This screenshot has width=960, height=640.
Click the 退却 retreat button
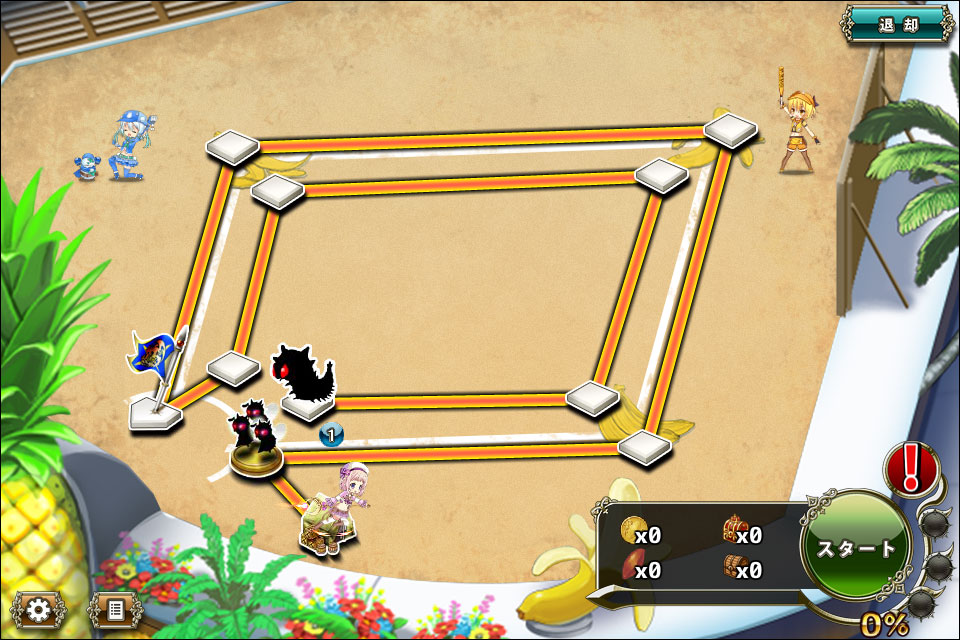click(897, 23)
